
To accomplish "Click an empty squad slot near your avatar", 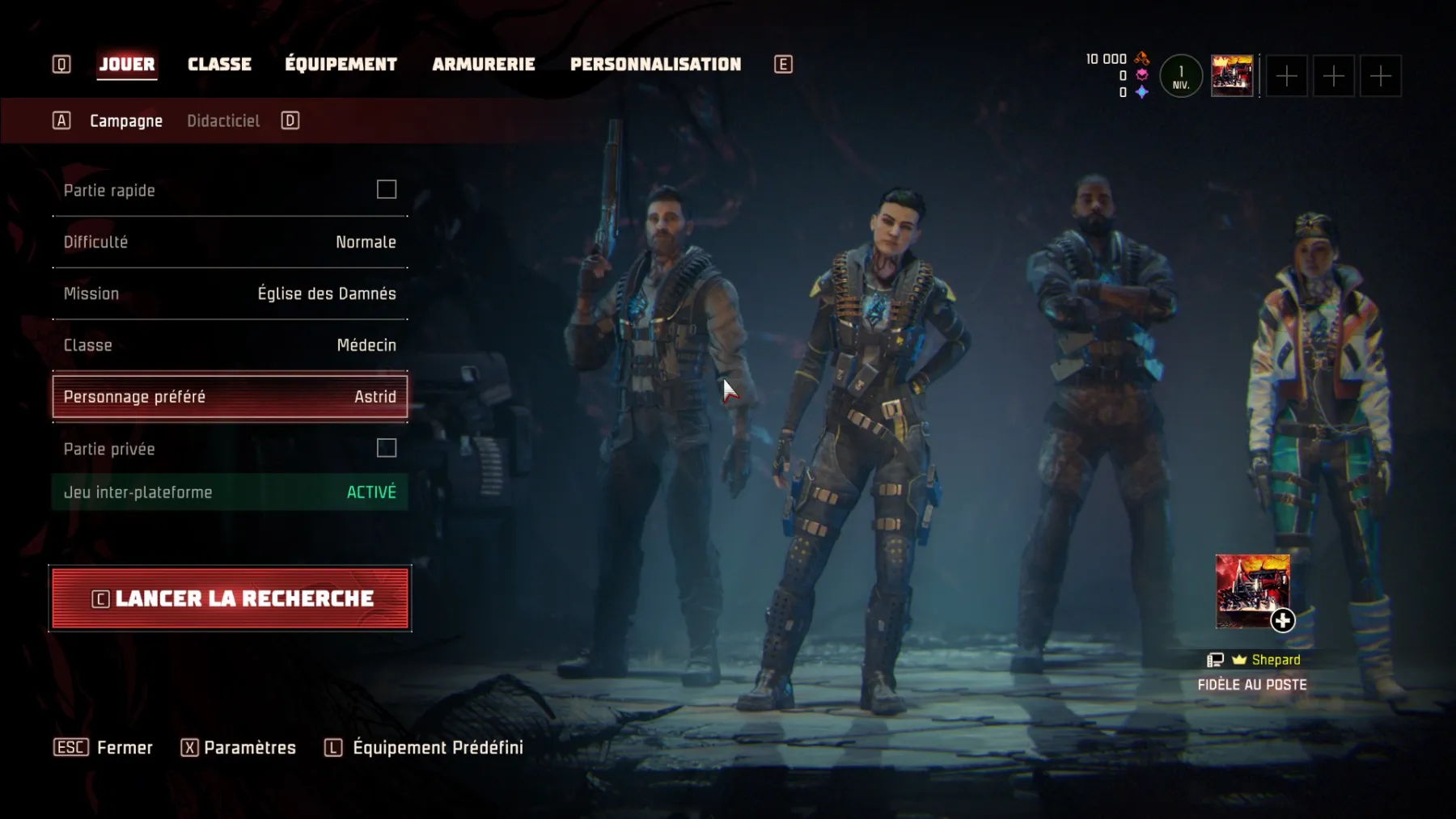I will (x=1287, y=75).
